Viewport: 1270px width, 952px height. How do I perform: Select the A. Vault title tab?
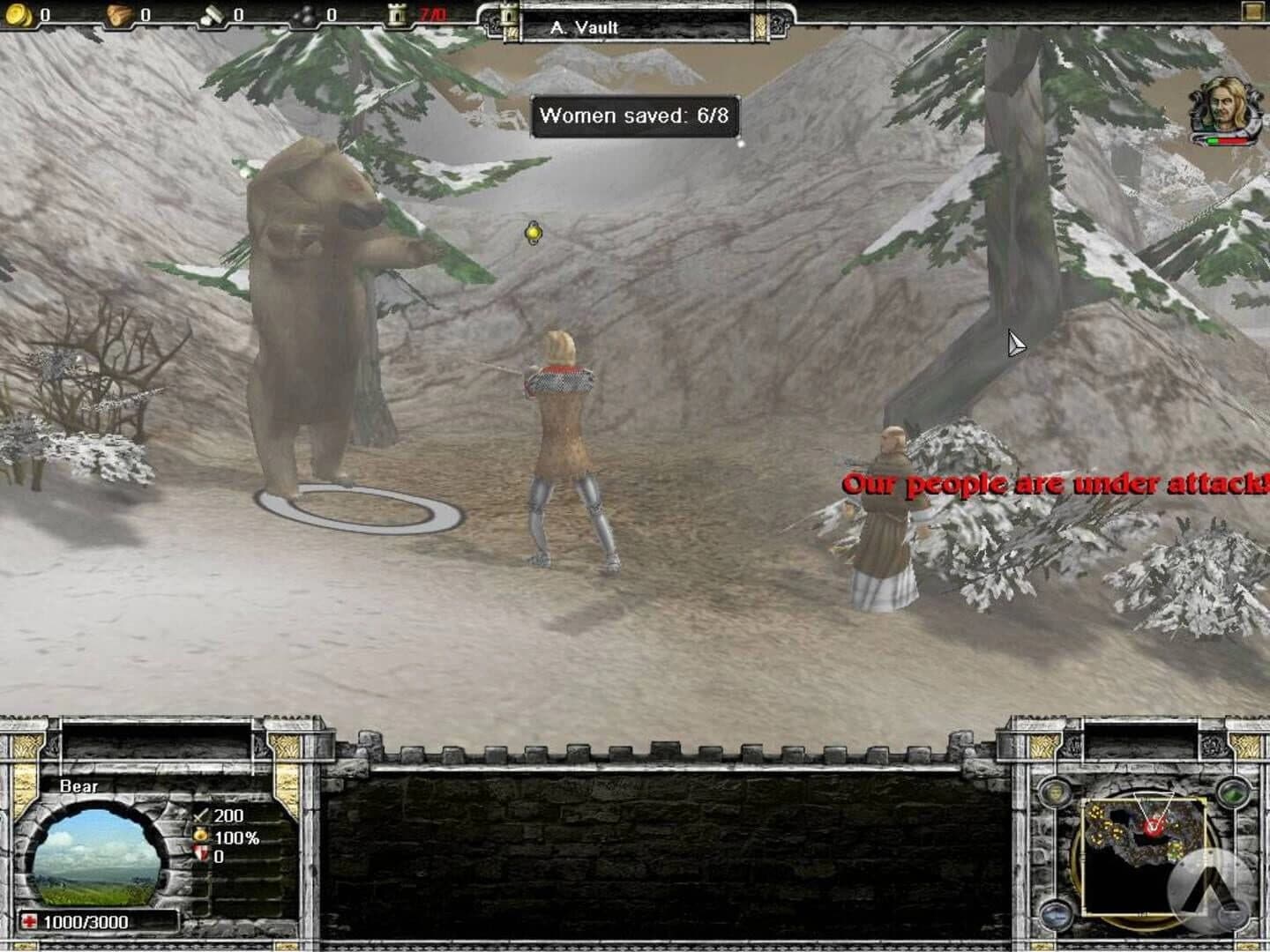(x=582, y=27)
